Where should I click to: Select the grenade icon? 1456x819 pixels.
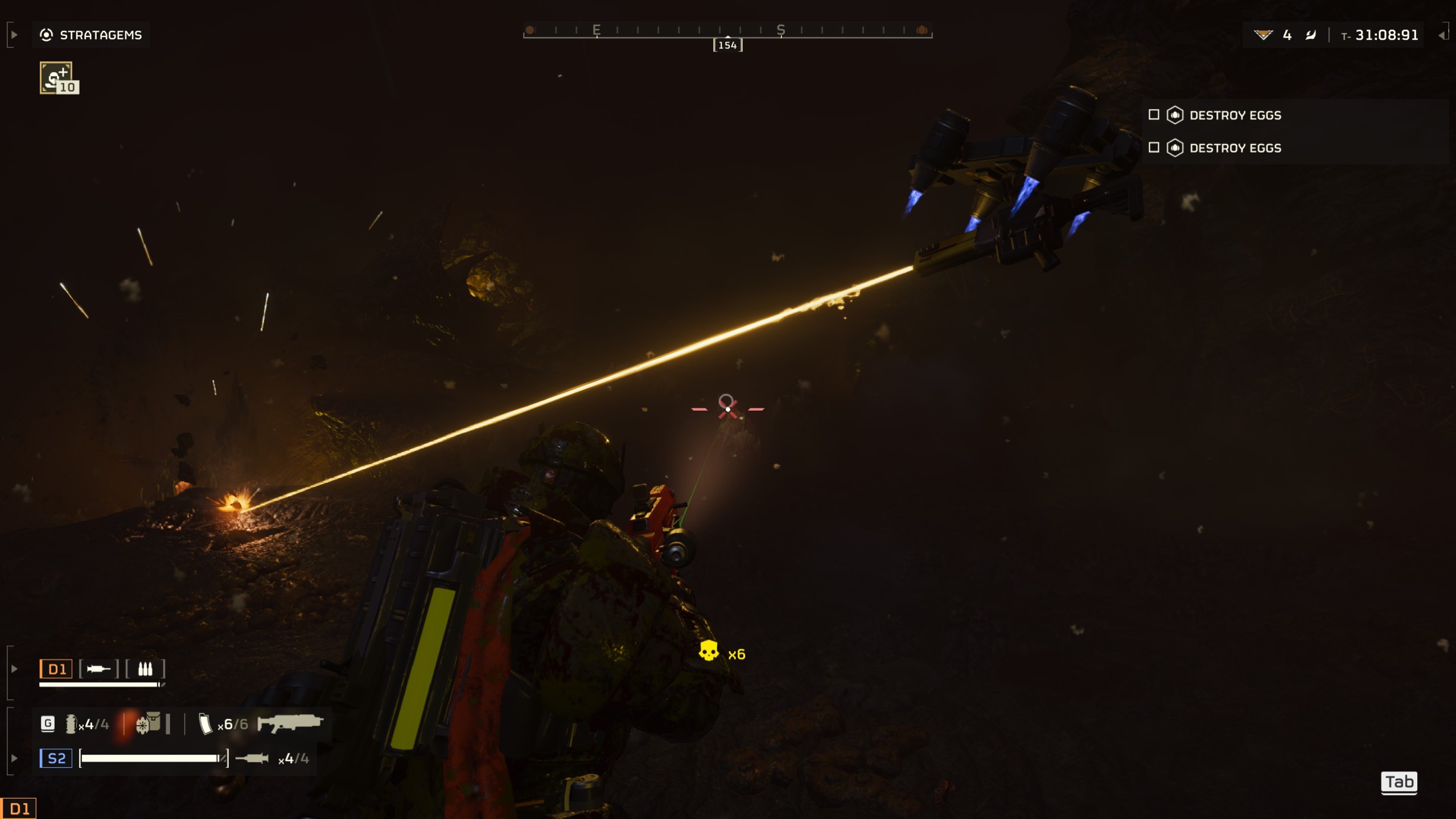click(x=71, y=724)
